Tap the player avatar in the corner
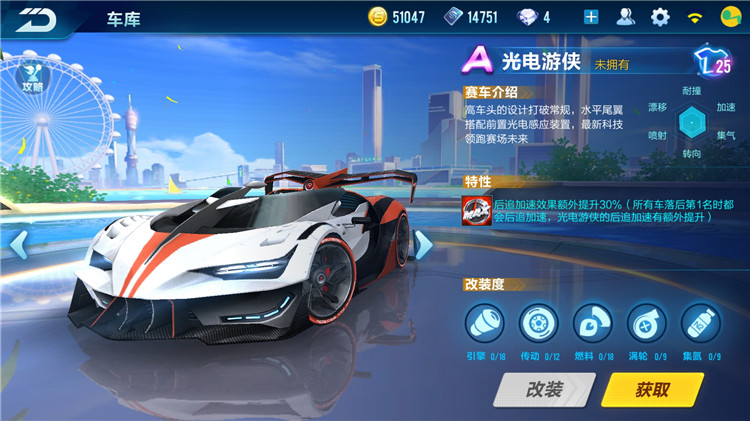Image resolution: width=750 pixels, height=421 pixels. coord(730,17)
